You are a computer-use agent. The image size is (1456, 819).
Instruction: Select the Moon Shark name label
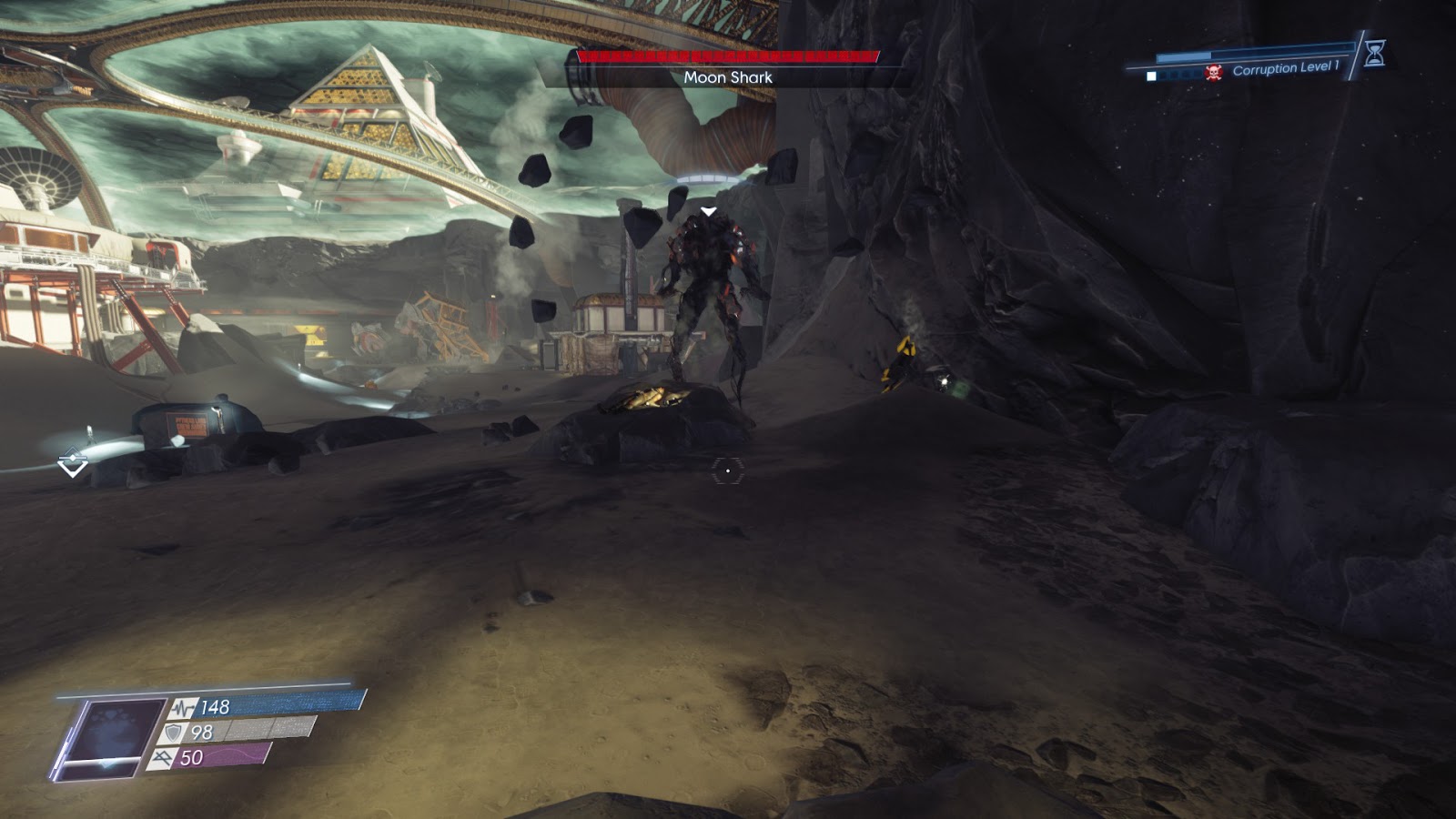(726, 77)
